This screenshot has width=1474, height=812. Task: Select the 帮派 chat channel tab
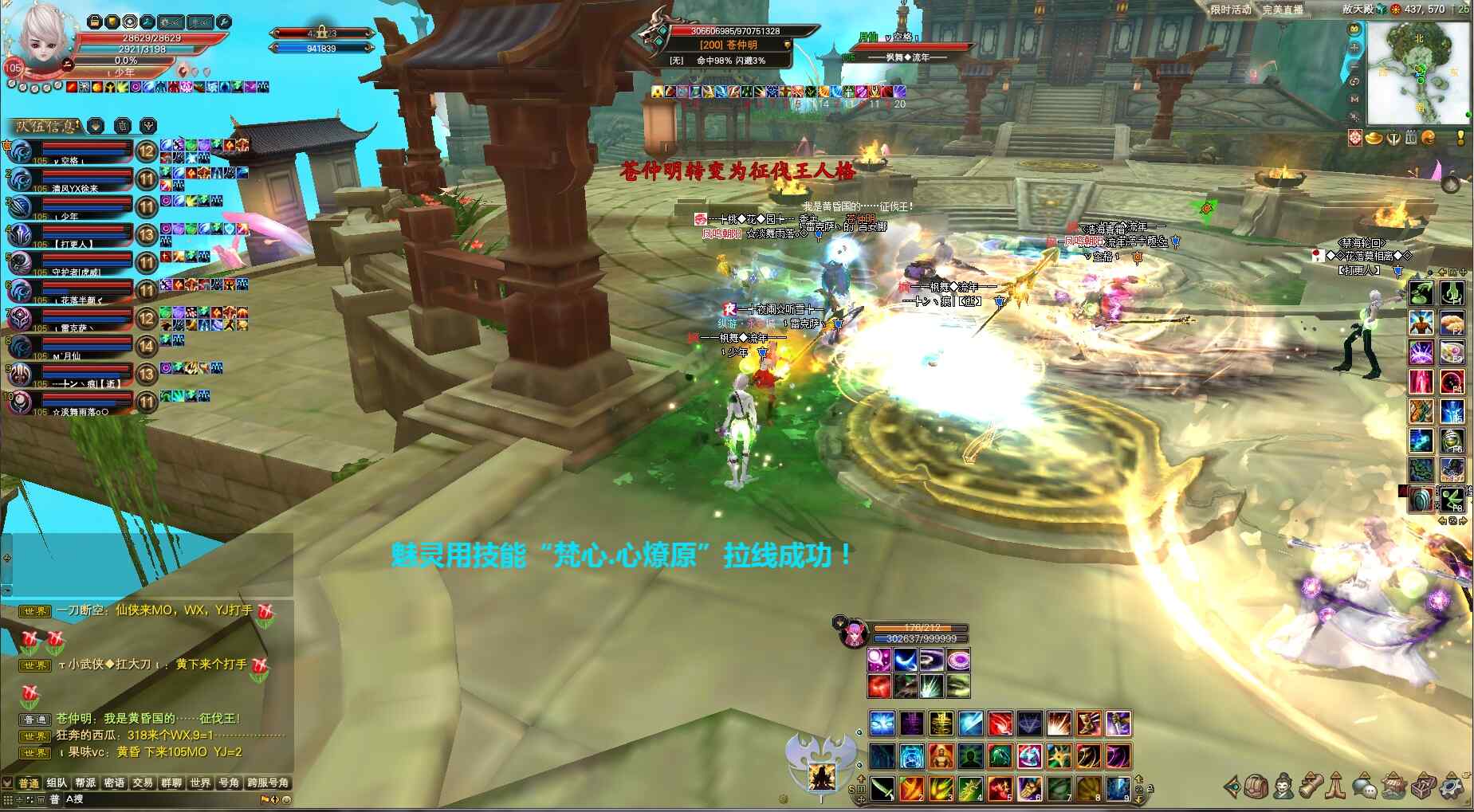click(85, 783)
